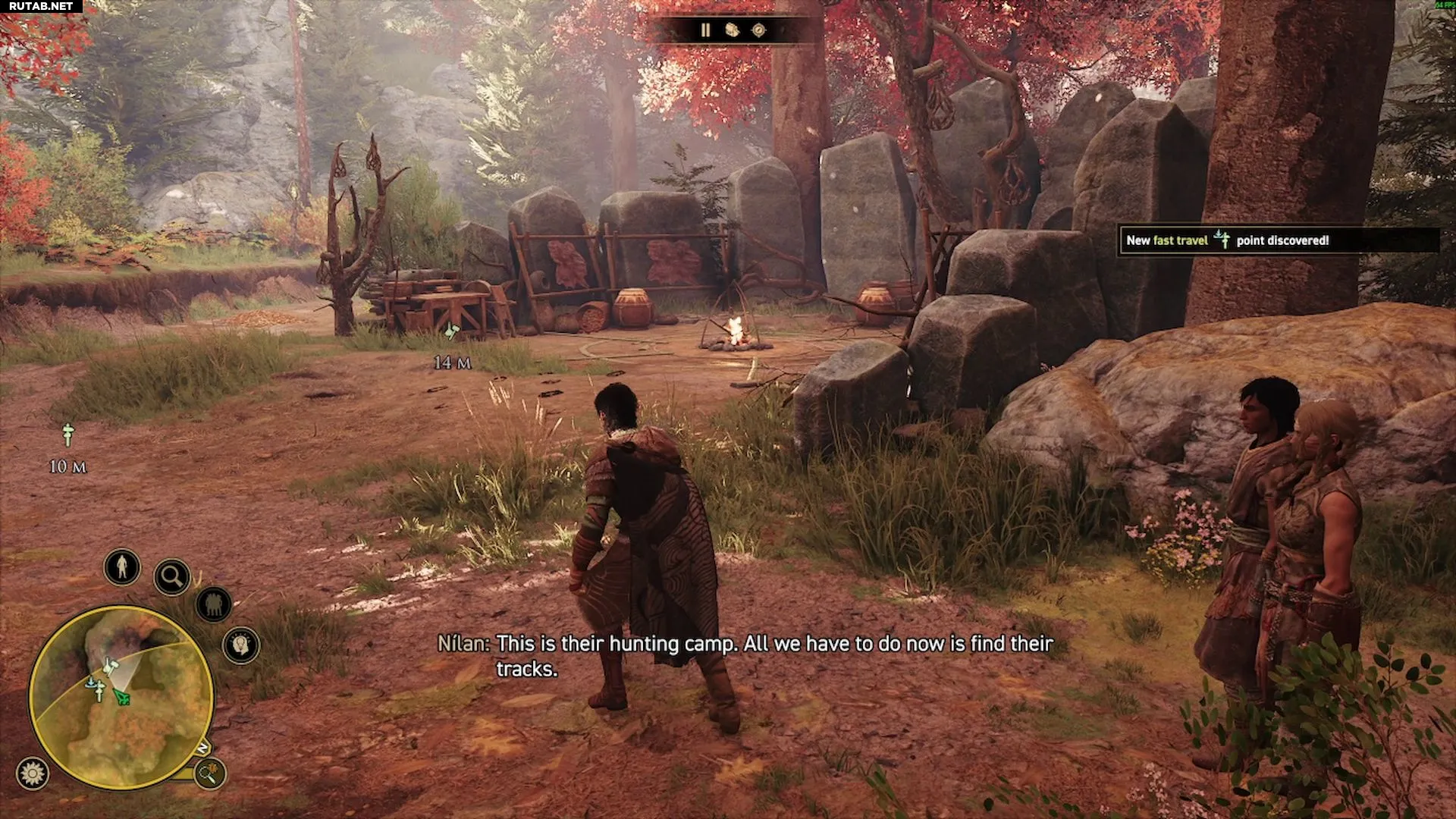The image size is (1456, 819).
Task: Pause the game with the pause icon
Action: click(705, 30)
